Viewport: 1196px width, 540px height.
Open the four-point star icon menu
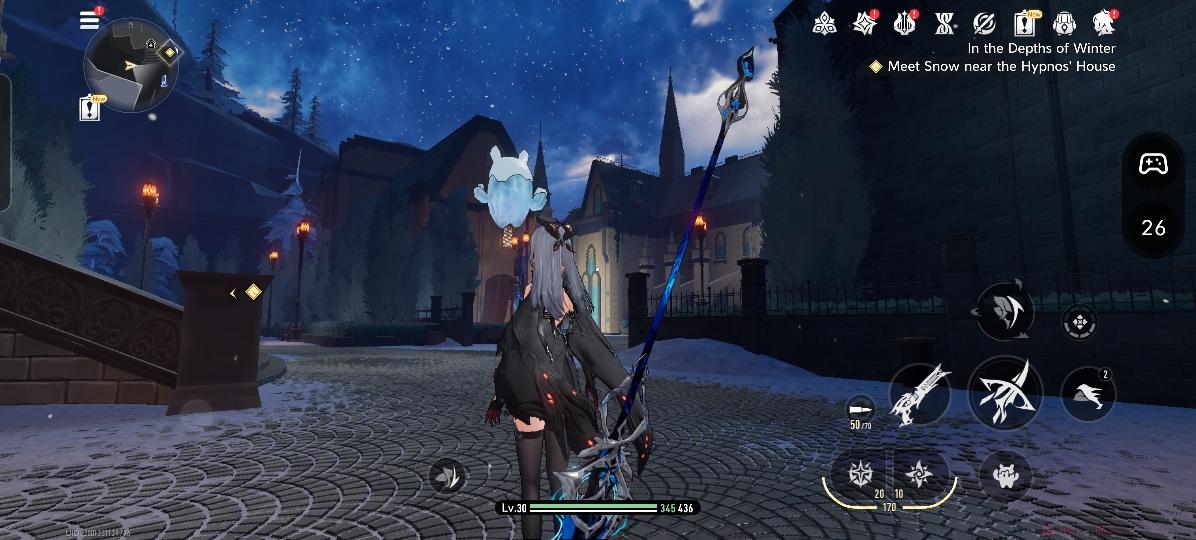864,22
